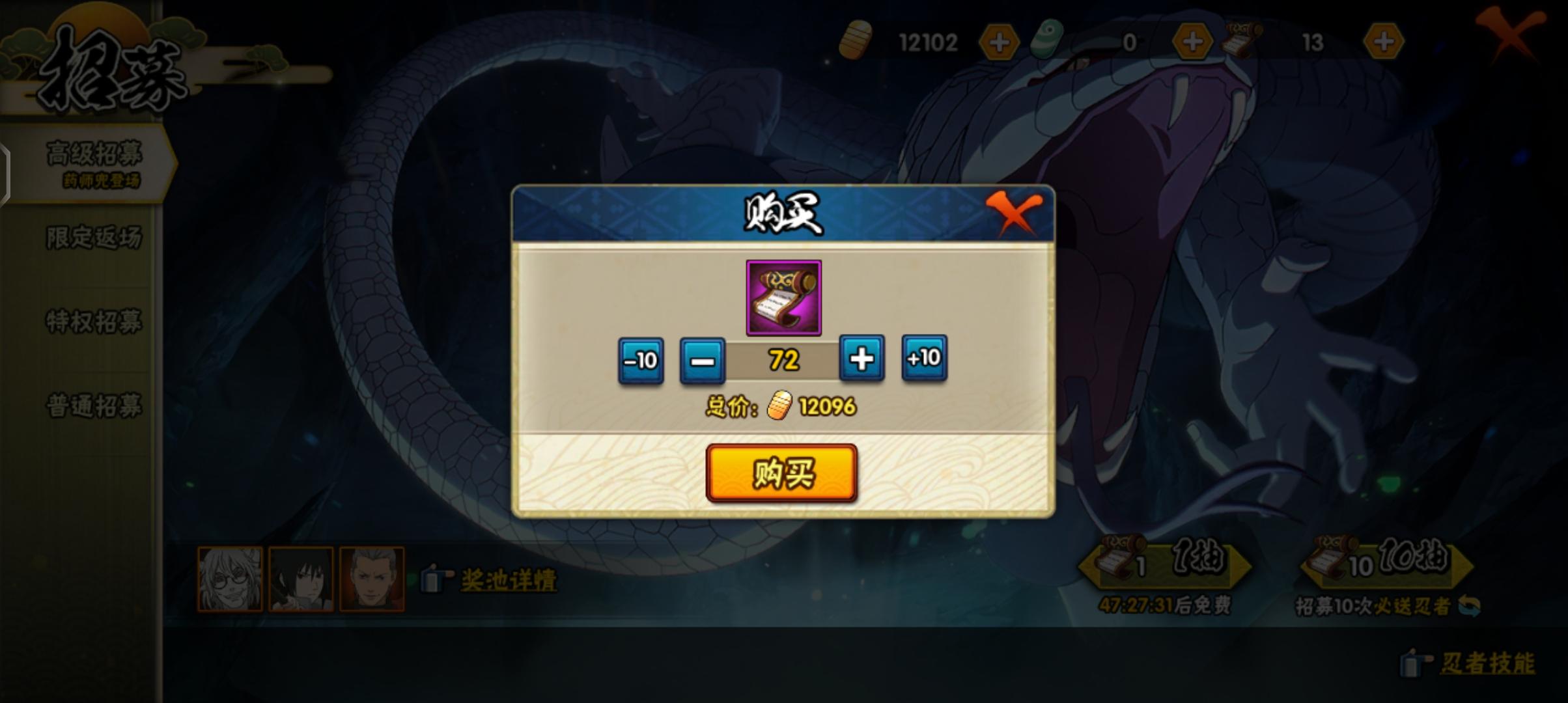This screenshot has width=1568, height=703.
Task: Click the -10 quantity button
Action: click(641, 359)
